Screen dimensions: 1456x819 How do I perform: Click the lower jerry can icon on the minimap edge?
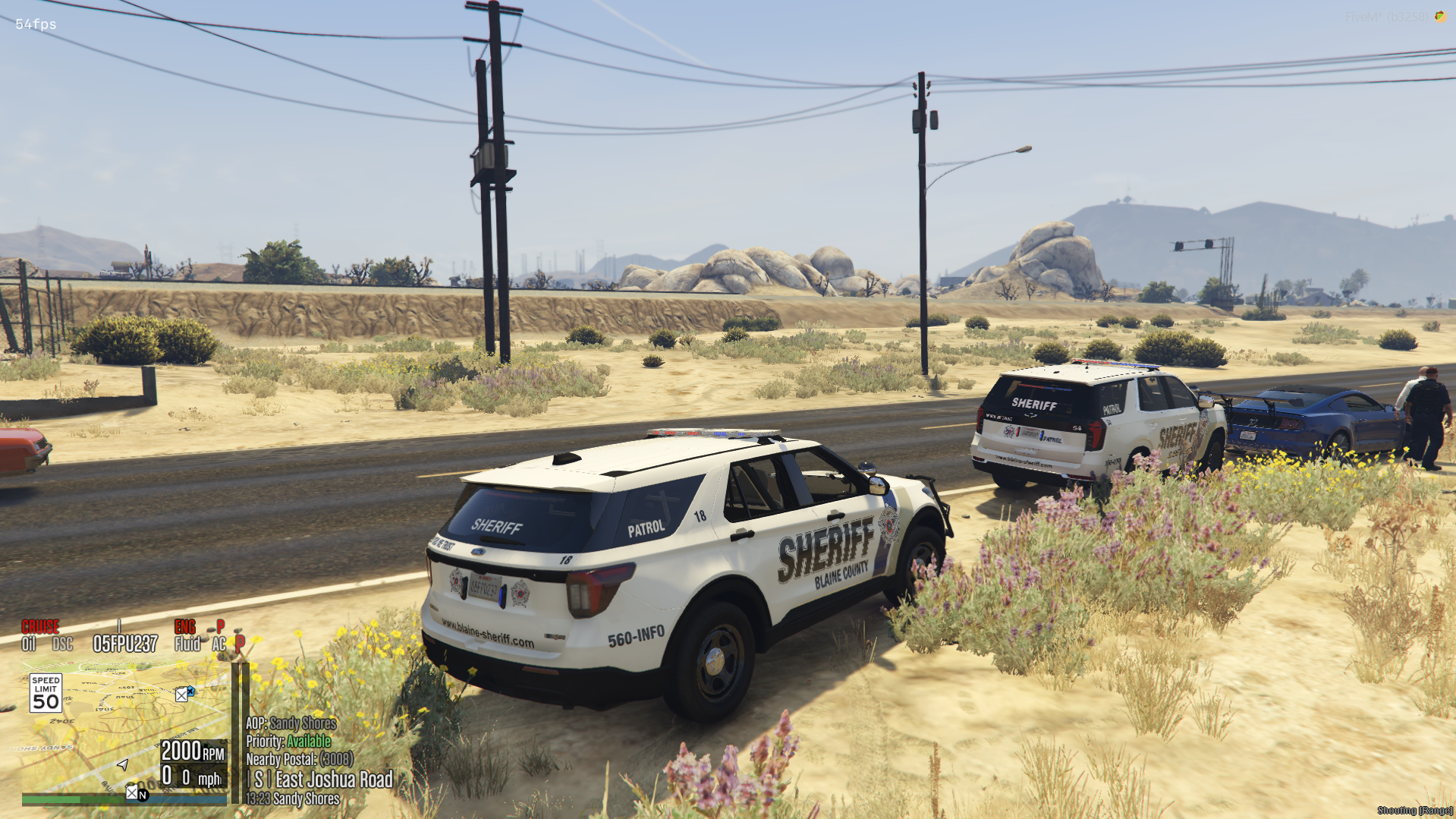[132, 792]
